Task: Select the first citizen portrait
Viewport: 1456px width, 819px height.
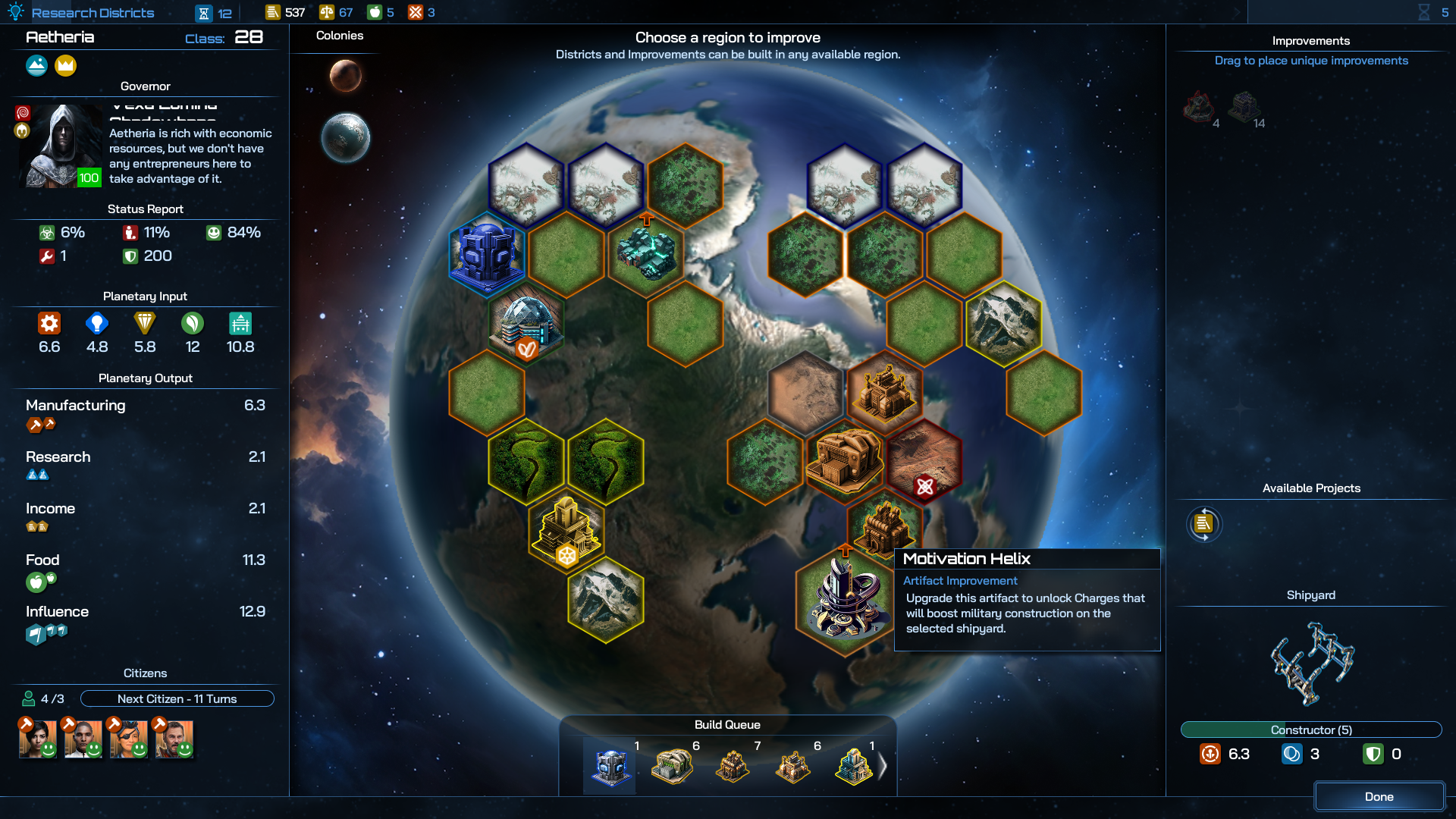Action: (38, 739)
